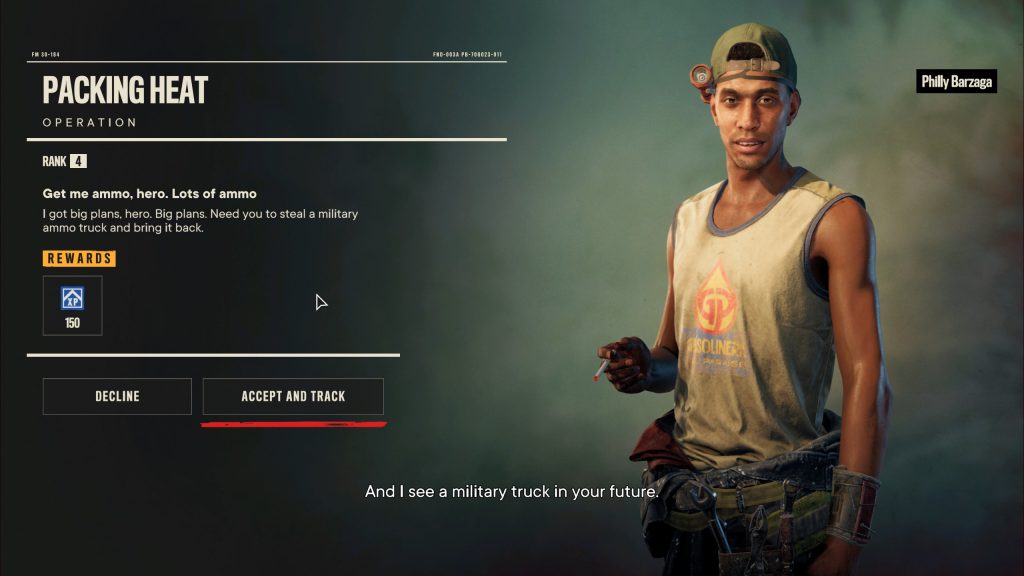Select the 150 XP reward tile

pos(72,306)
